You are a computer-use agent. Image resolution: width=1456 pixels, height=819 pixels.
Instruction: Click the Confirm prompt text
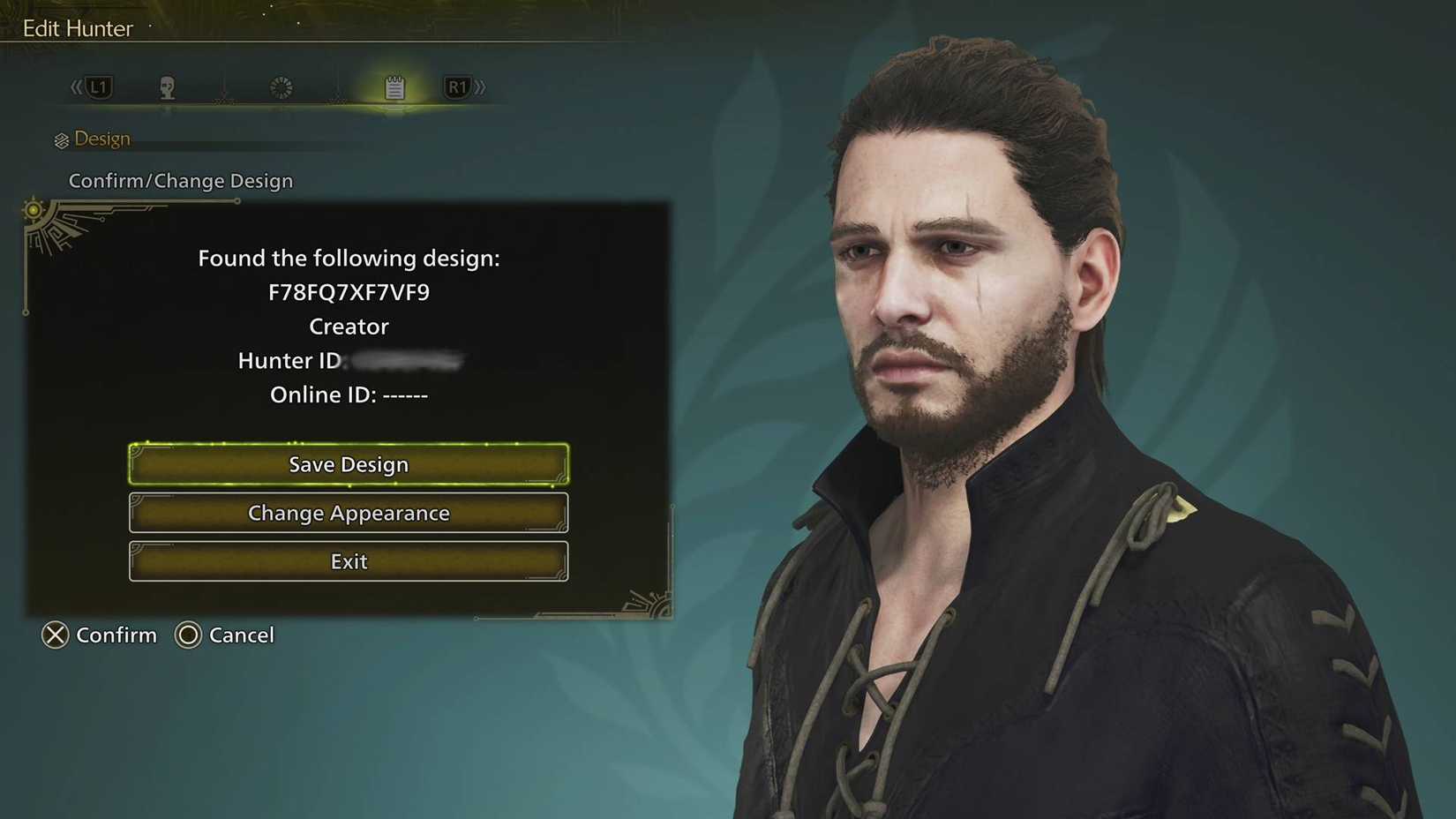[116, 635]
